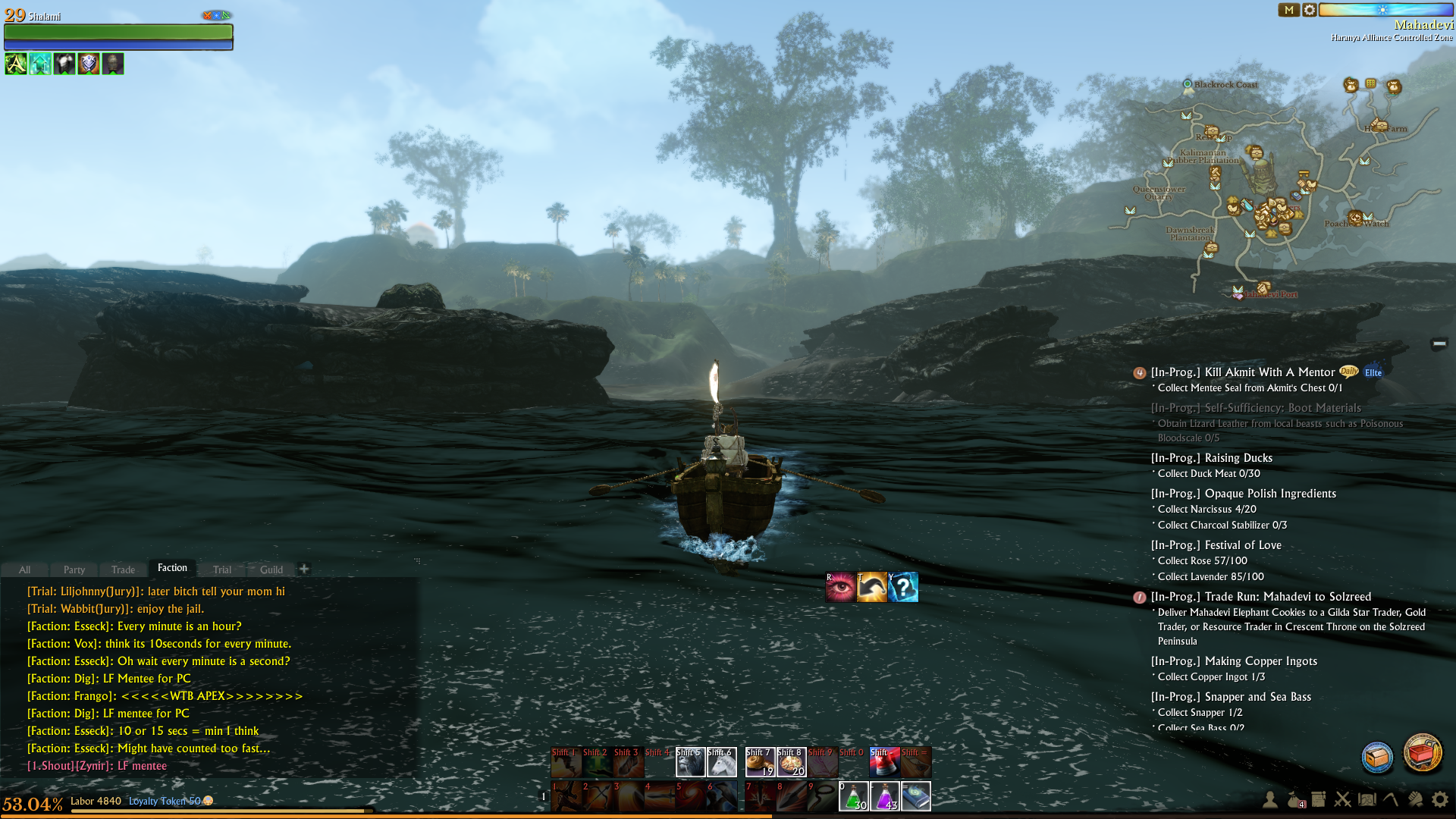
Task: Activate the red eye ability icon
Action: coord(840,587)
